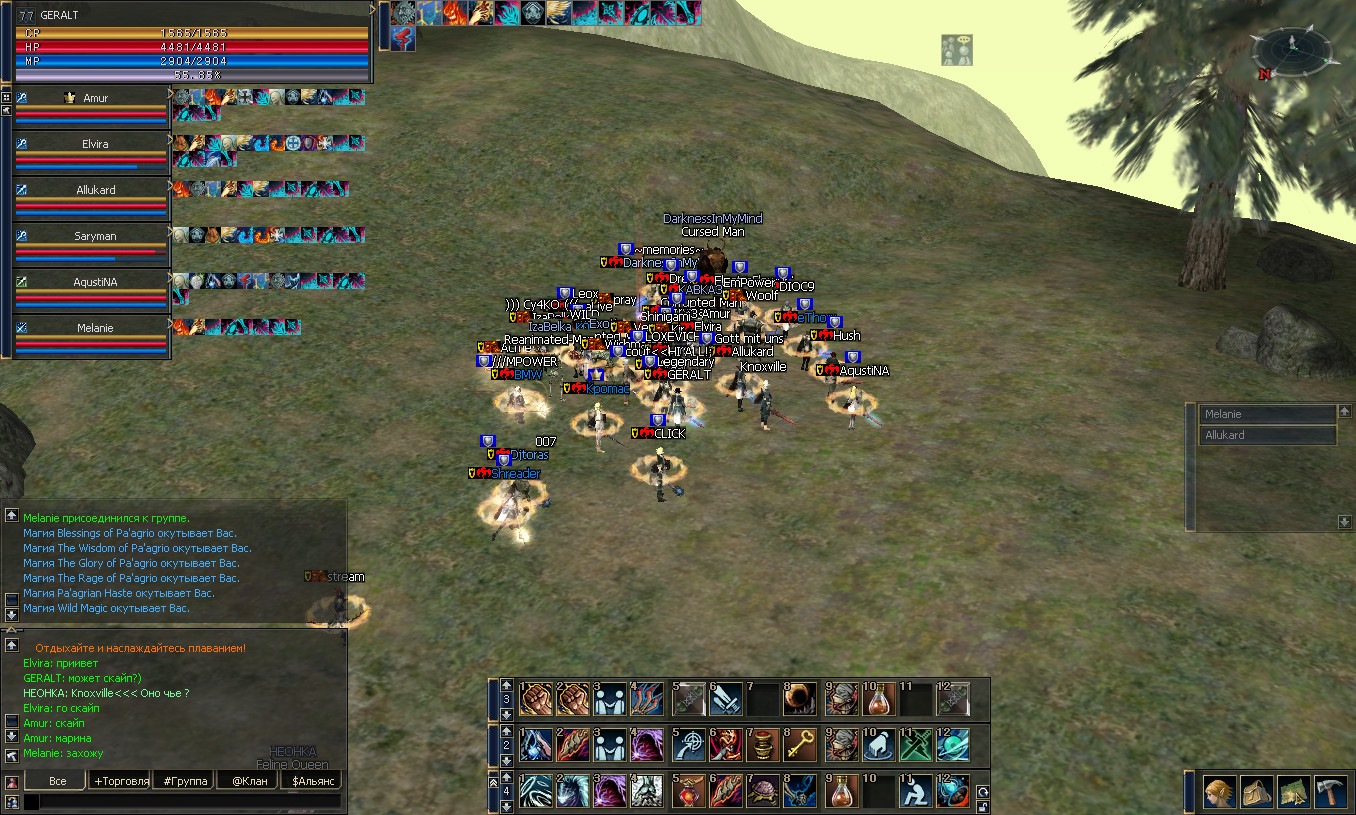
Task: Select party member Elvira's frame
Action: 95,144
